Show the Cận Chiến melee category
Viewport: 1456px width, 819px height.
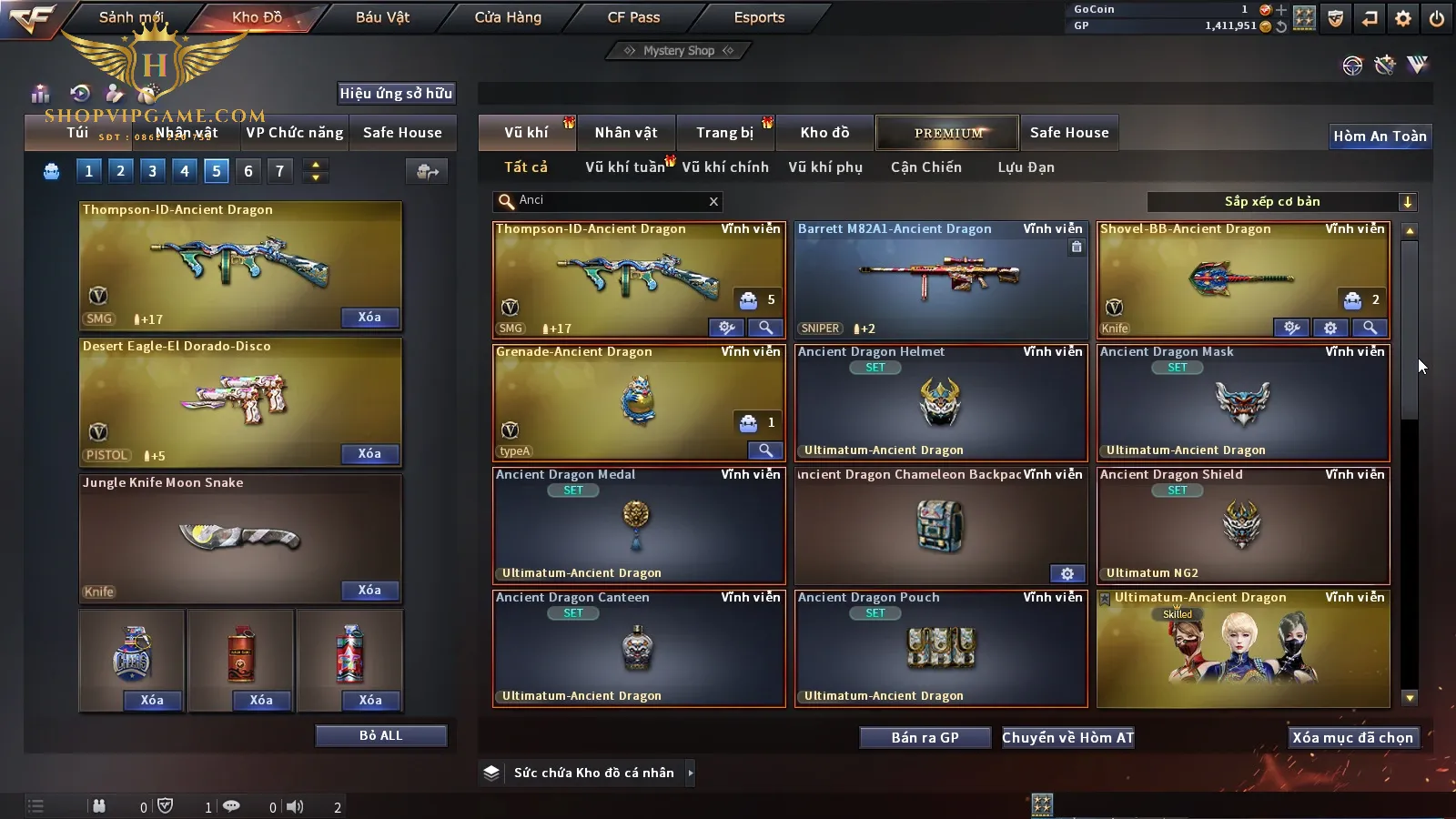click(925, 167)
